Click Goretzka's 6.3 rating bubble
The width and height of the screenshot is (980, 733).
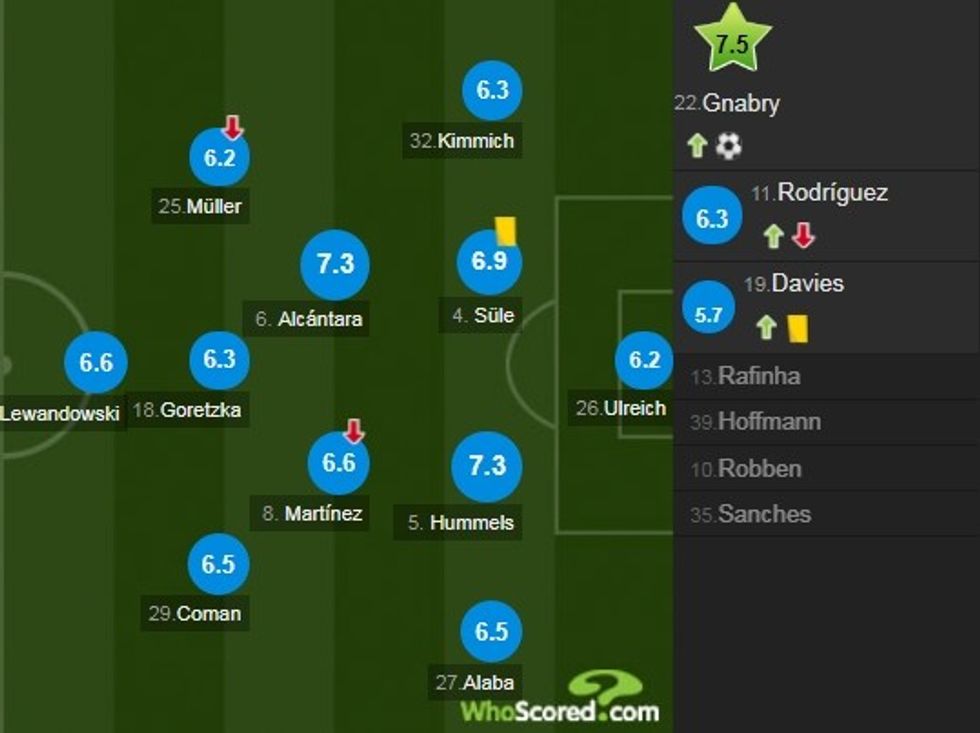(219, 360)
